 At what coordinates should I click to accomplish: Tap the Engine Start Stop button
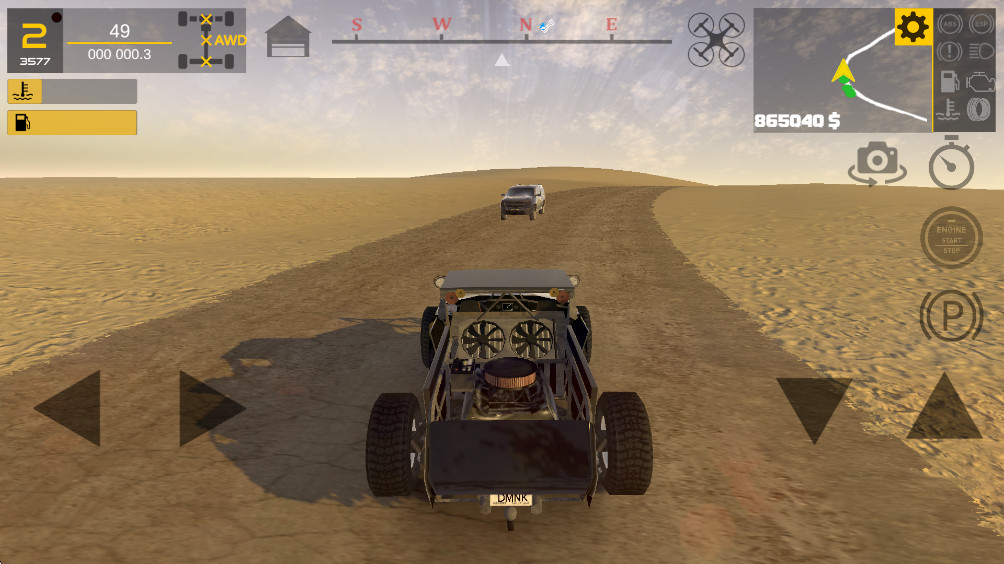[x=950, y=237]
